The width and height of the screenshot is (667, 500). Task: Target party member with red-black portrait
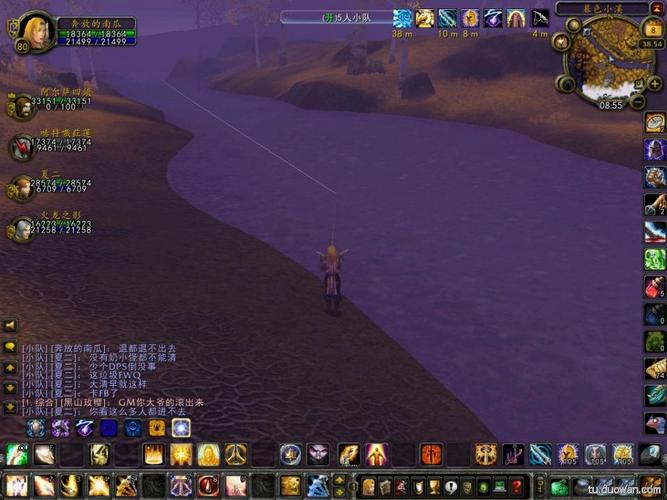[22, 146]
